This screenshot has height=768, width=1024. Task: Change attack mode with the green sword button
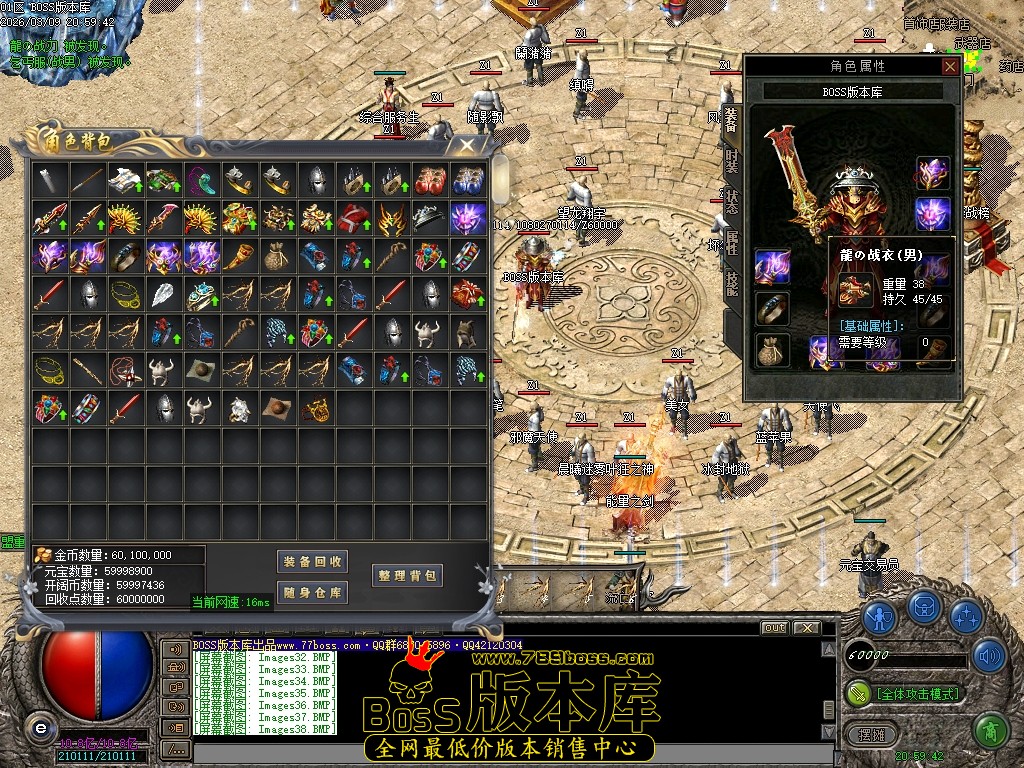[859, 692]
